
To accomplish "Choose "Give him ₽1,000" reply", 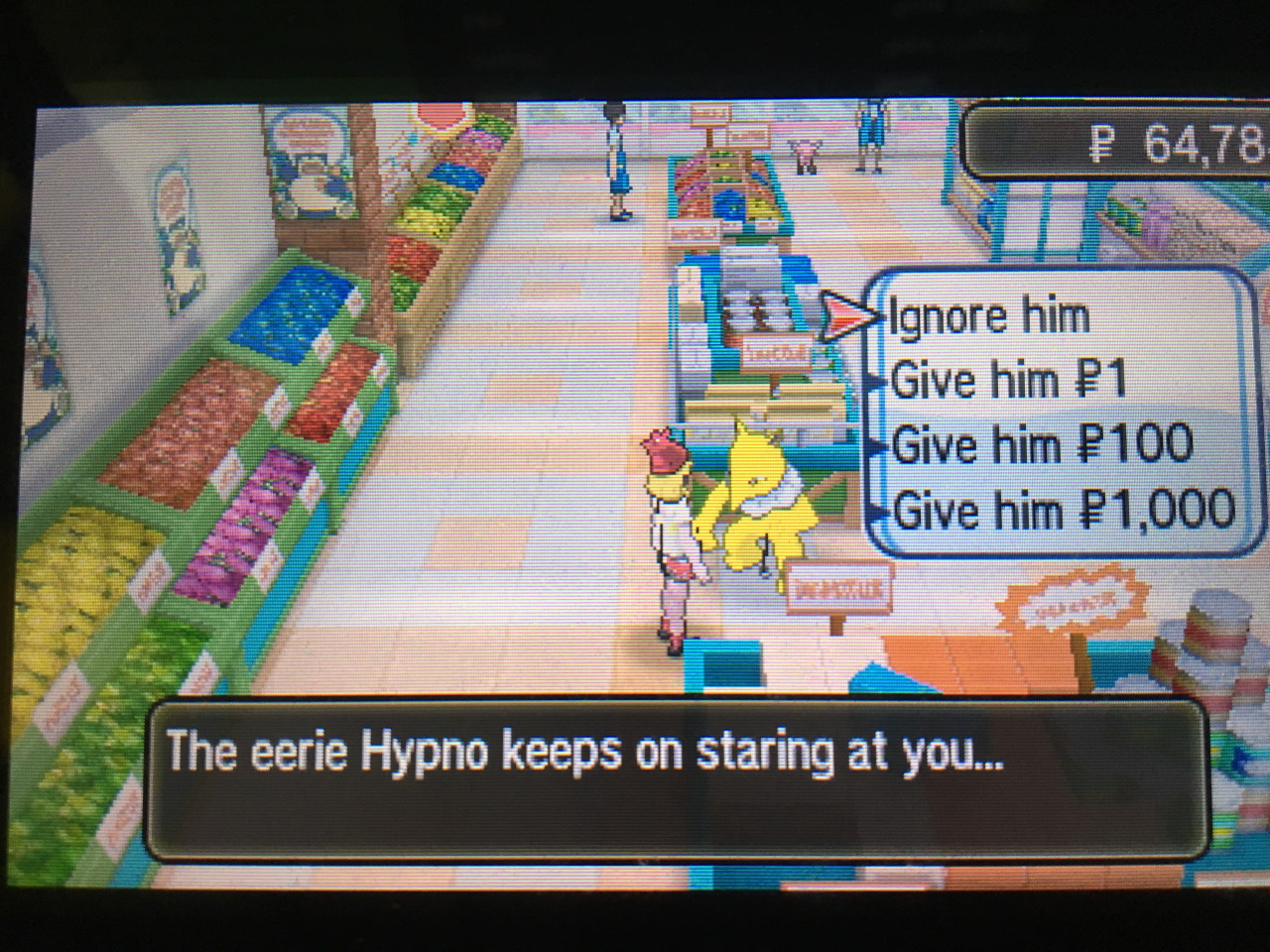I will (1064, 511).
